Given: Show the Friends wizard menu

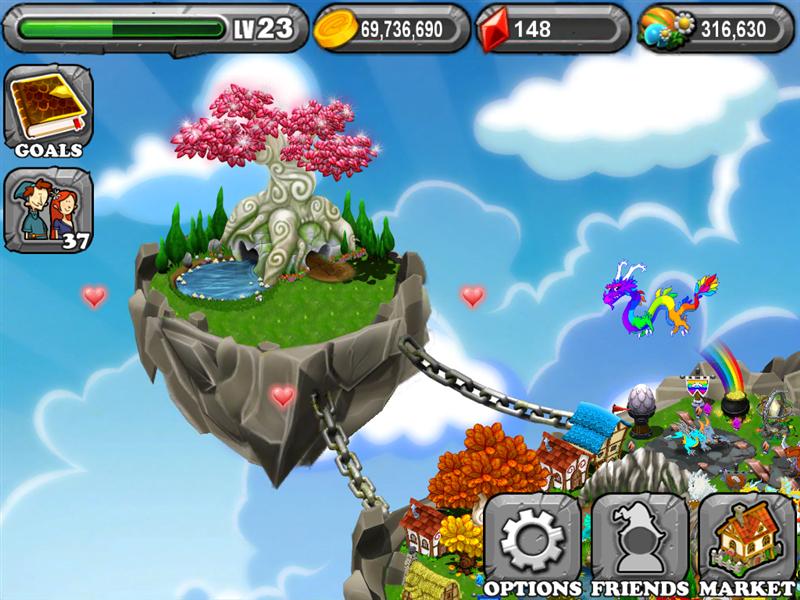Looking at the screenshot, I should pyautogui.click(x=640, y=545).
